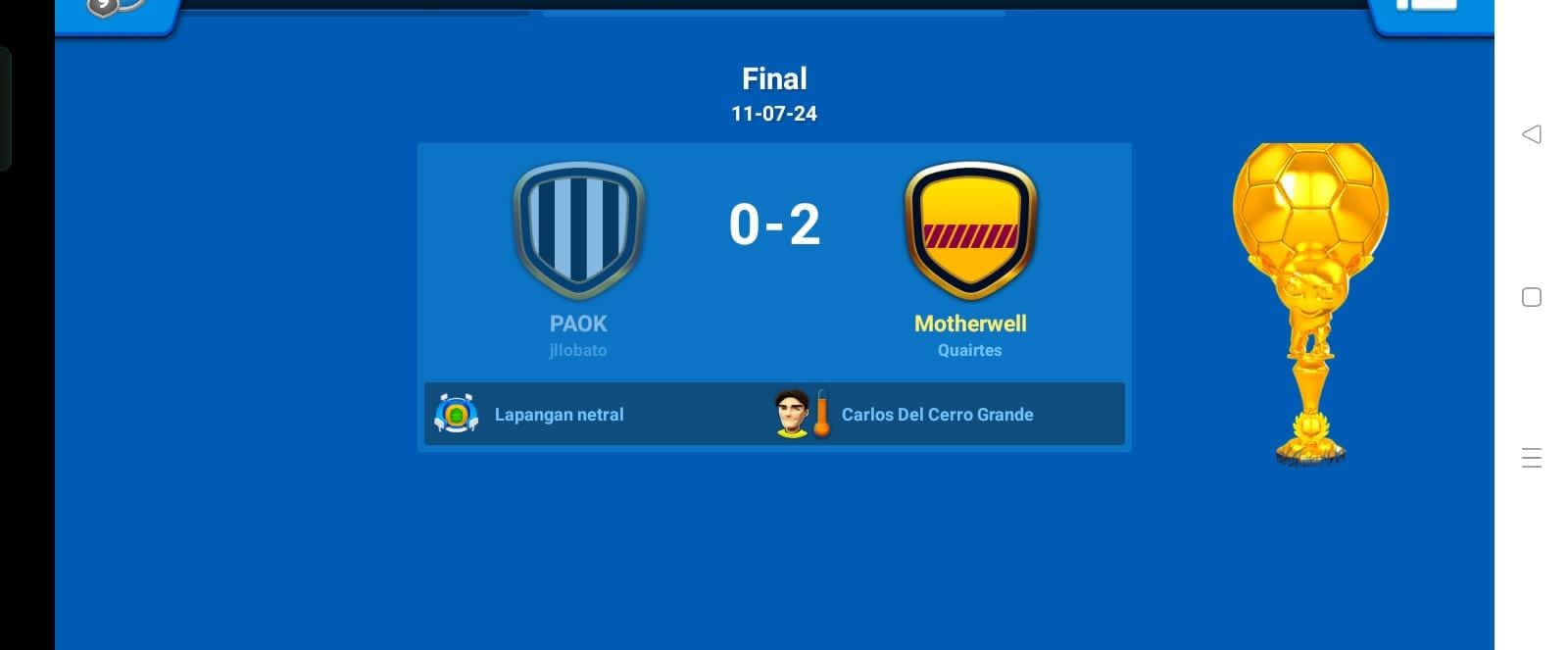Open the Android recent apps button
Image resolution: width=1568 pixels, height=650 pixels.
click(x=1531, y=458)
